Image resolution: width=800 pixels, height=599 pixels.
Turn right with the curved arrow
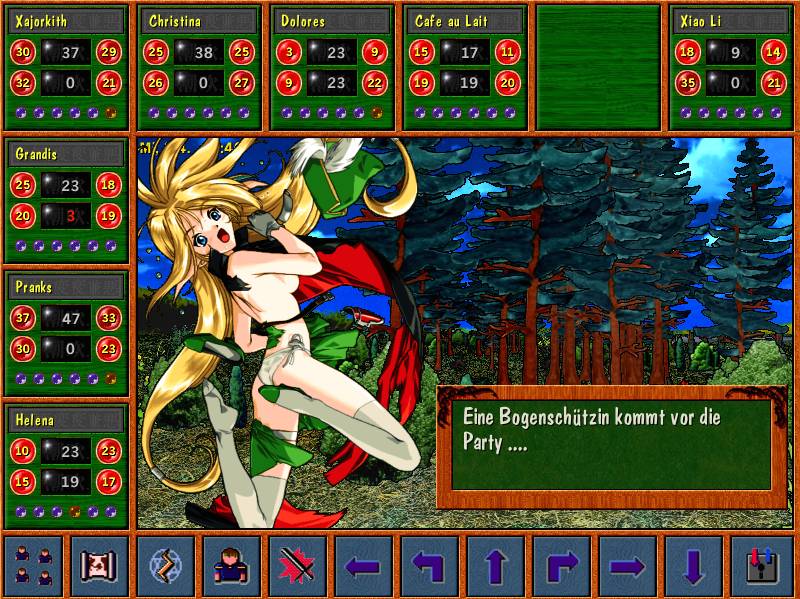(x=561, y=566)
